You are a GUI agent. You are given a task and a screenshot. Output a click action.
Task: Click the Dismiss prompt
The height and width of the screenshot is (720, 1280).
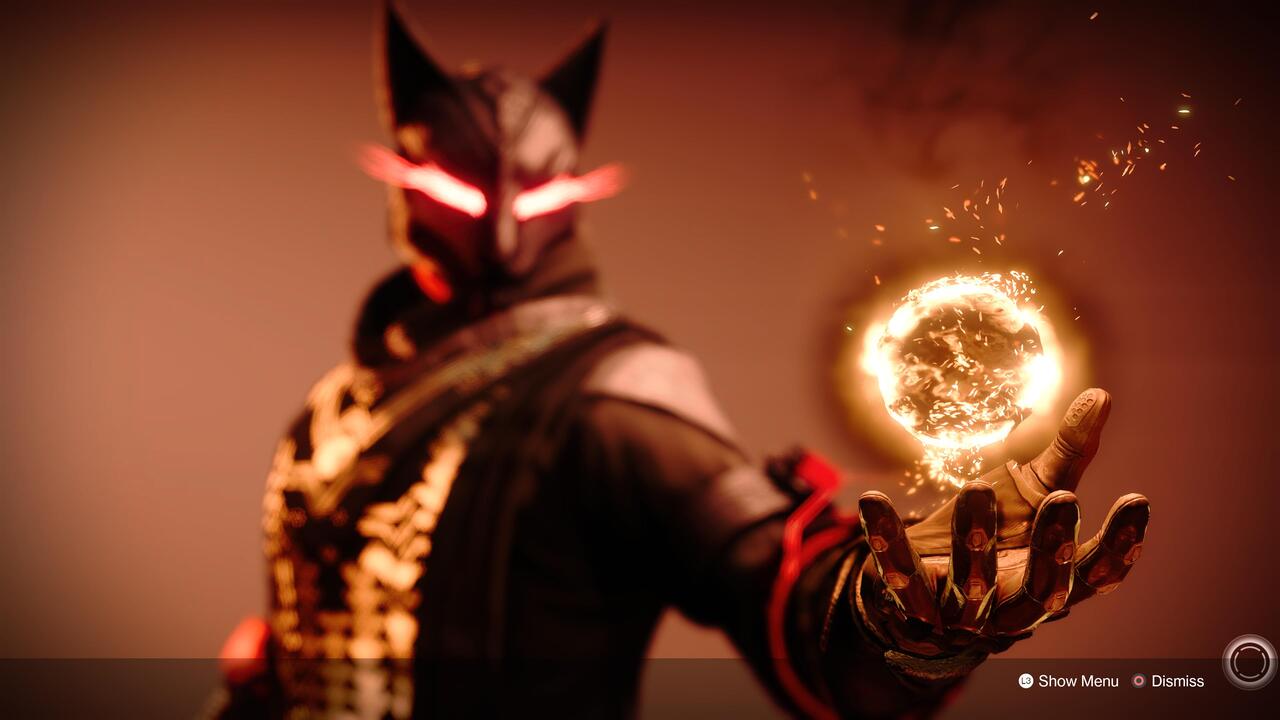coord(1179,681)
